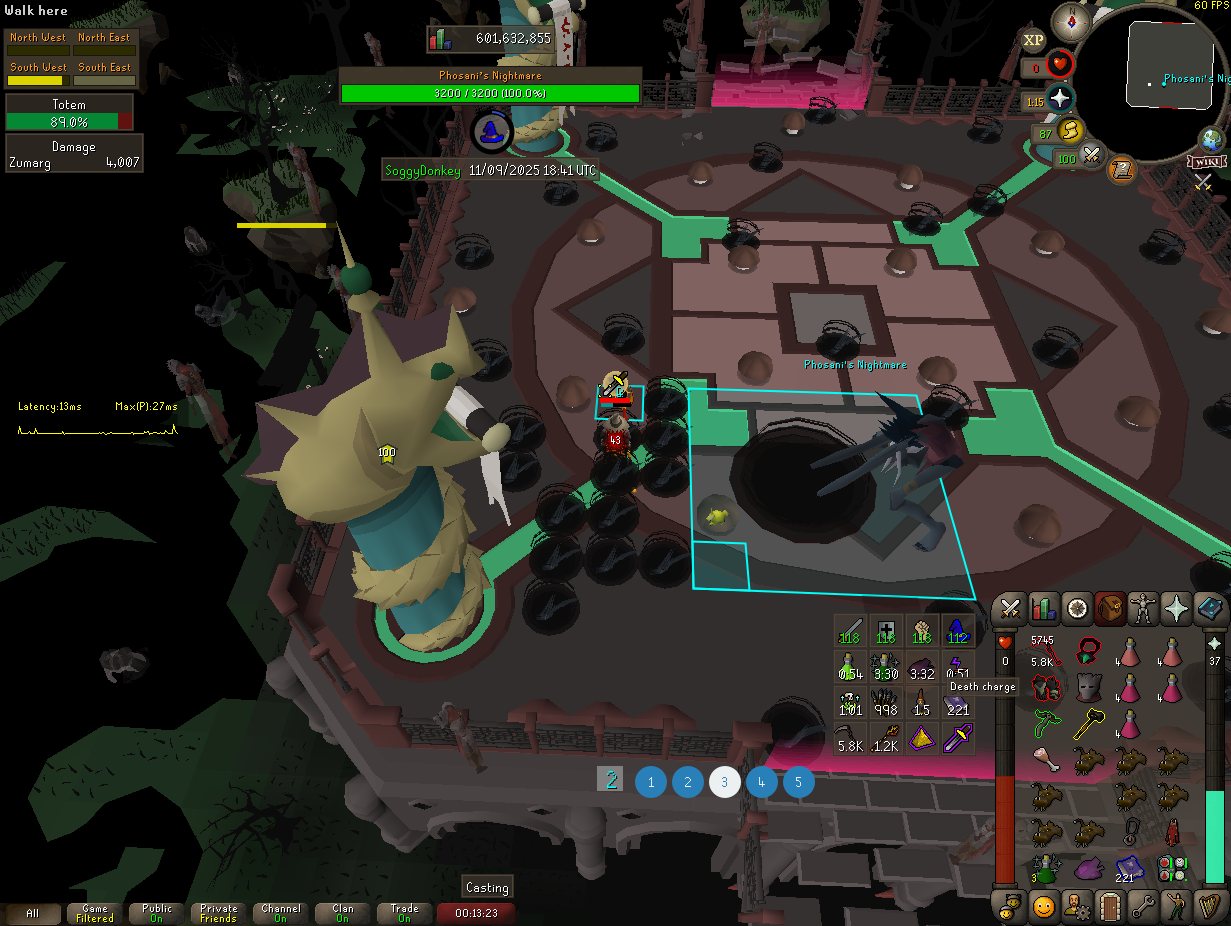The height and width of the screenshot is (926, 1231).
Task: Activate the Quick Prayers orb
Action: coord(1060,98)
